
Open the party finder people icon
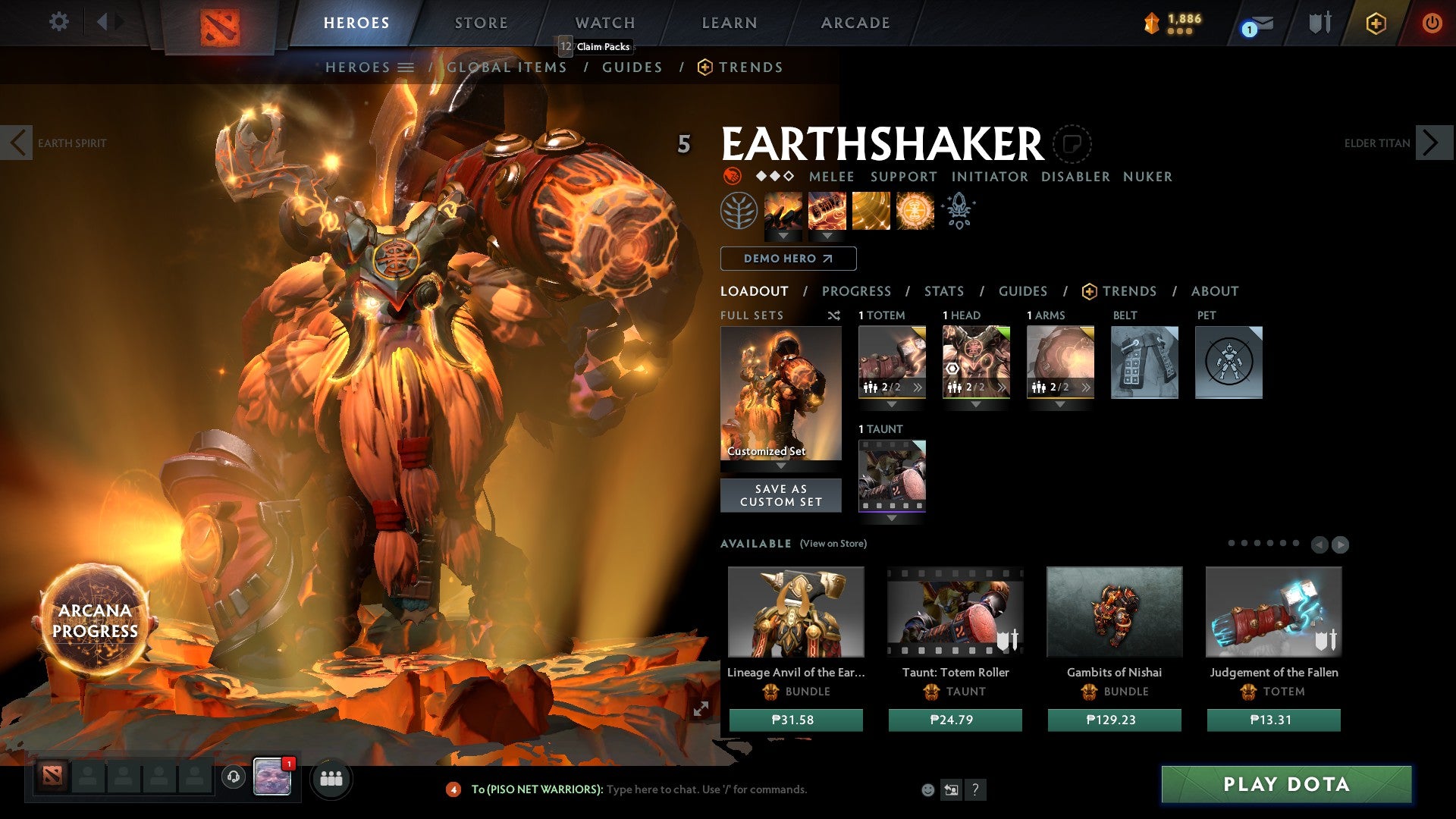click(x=331, y=778)
